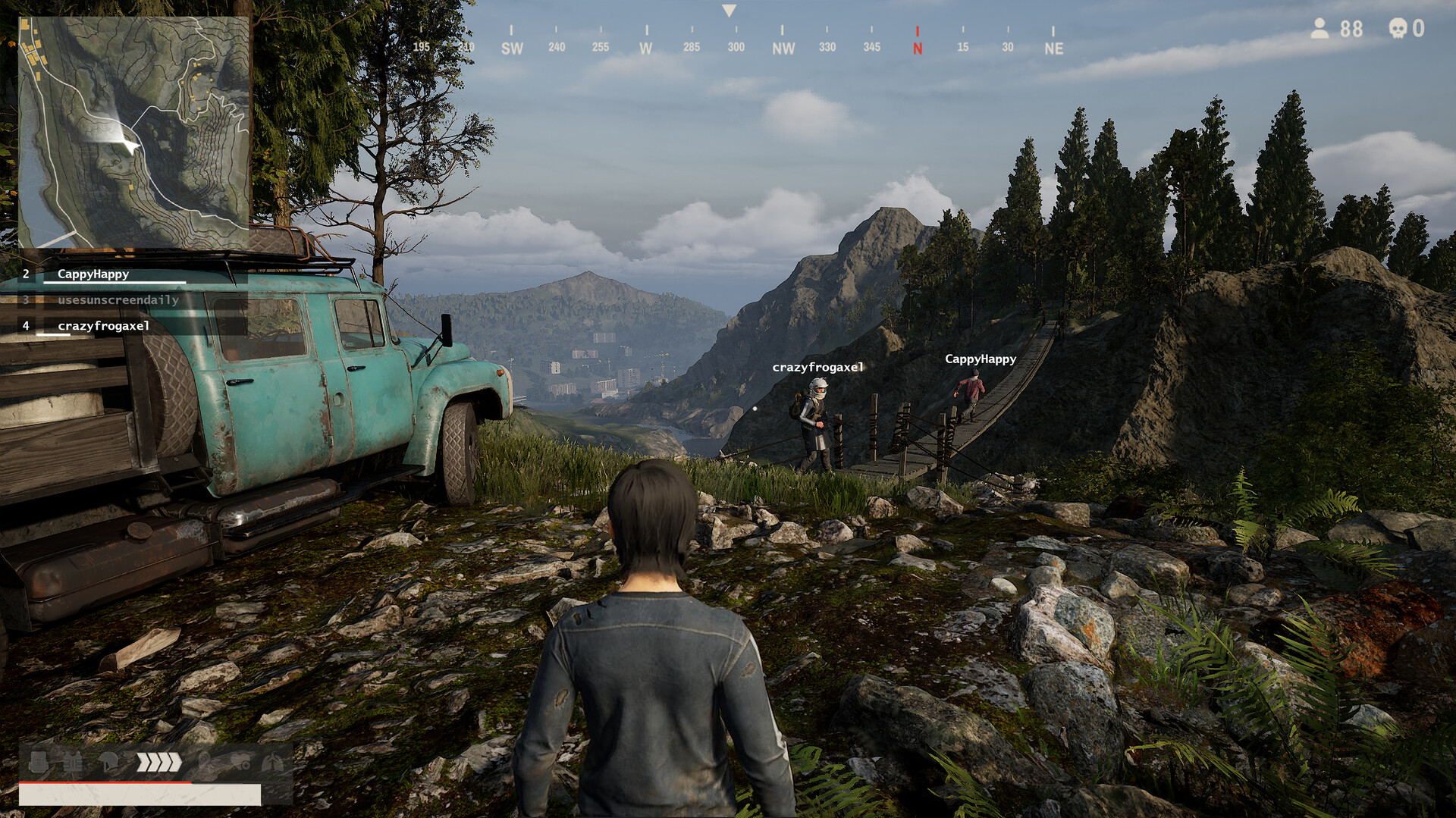Select usesunscreendaily in the squad list
The width and height of the screenshot is (1456, 818).
pos(118,300)
